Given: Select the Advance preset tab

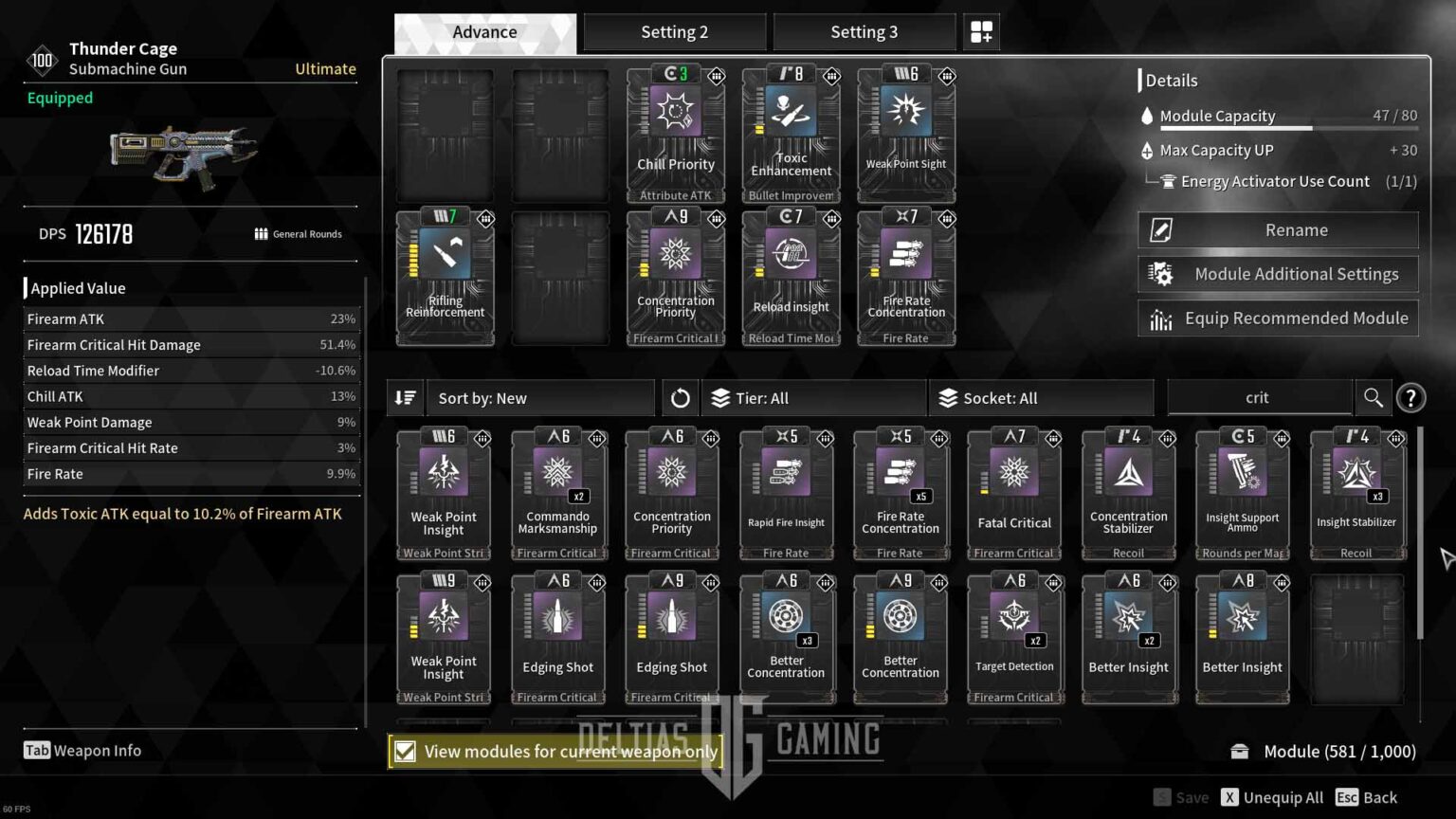Looking at the screenshot, I should pyautogui.click(x=484, y=32).
